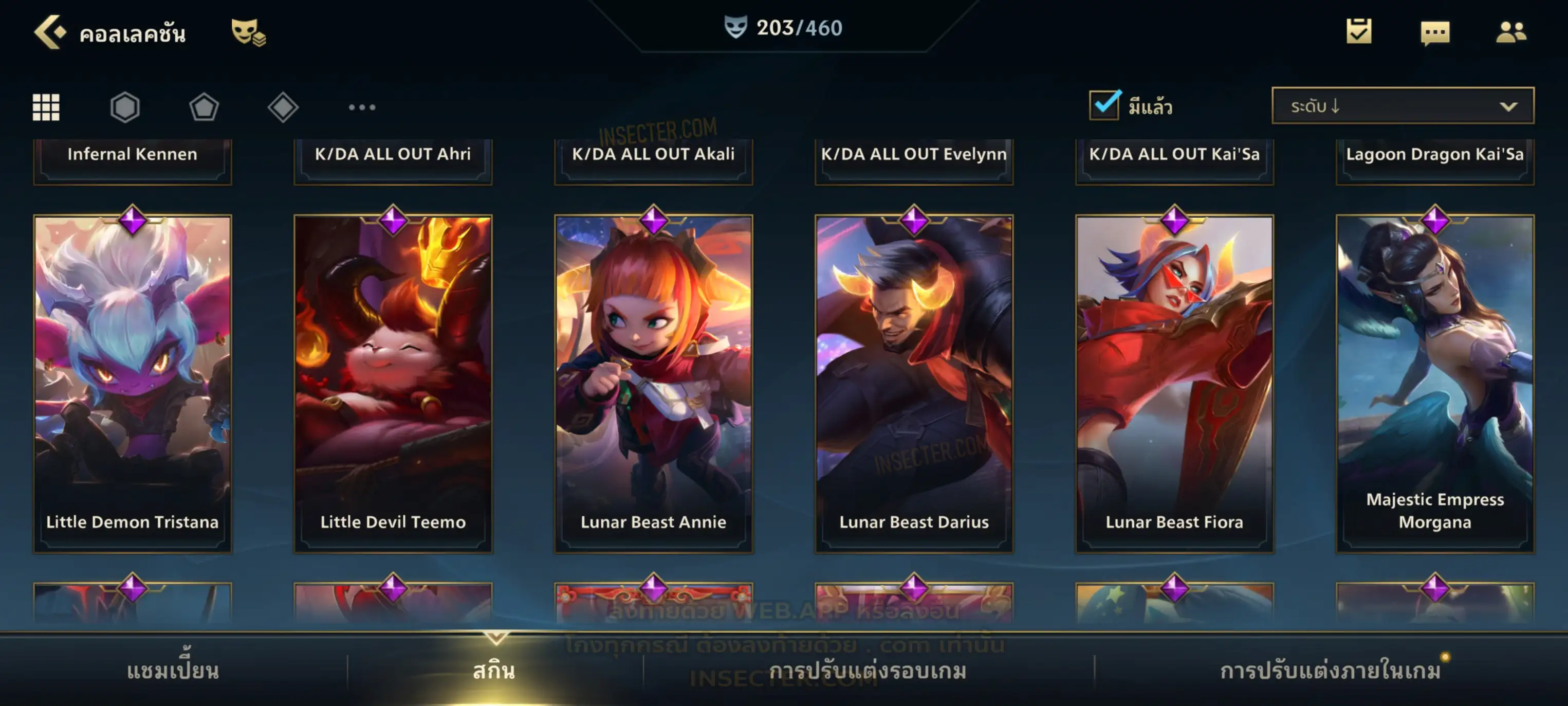Open the friends list icon
The height and width of the screenshot is (706, 1568).
click(1511, 32)
